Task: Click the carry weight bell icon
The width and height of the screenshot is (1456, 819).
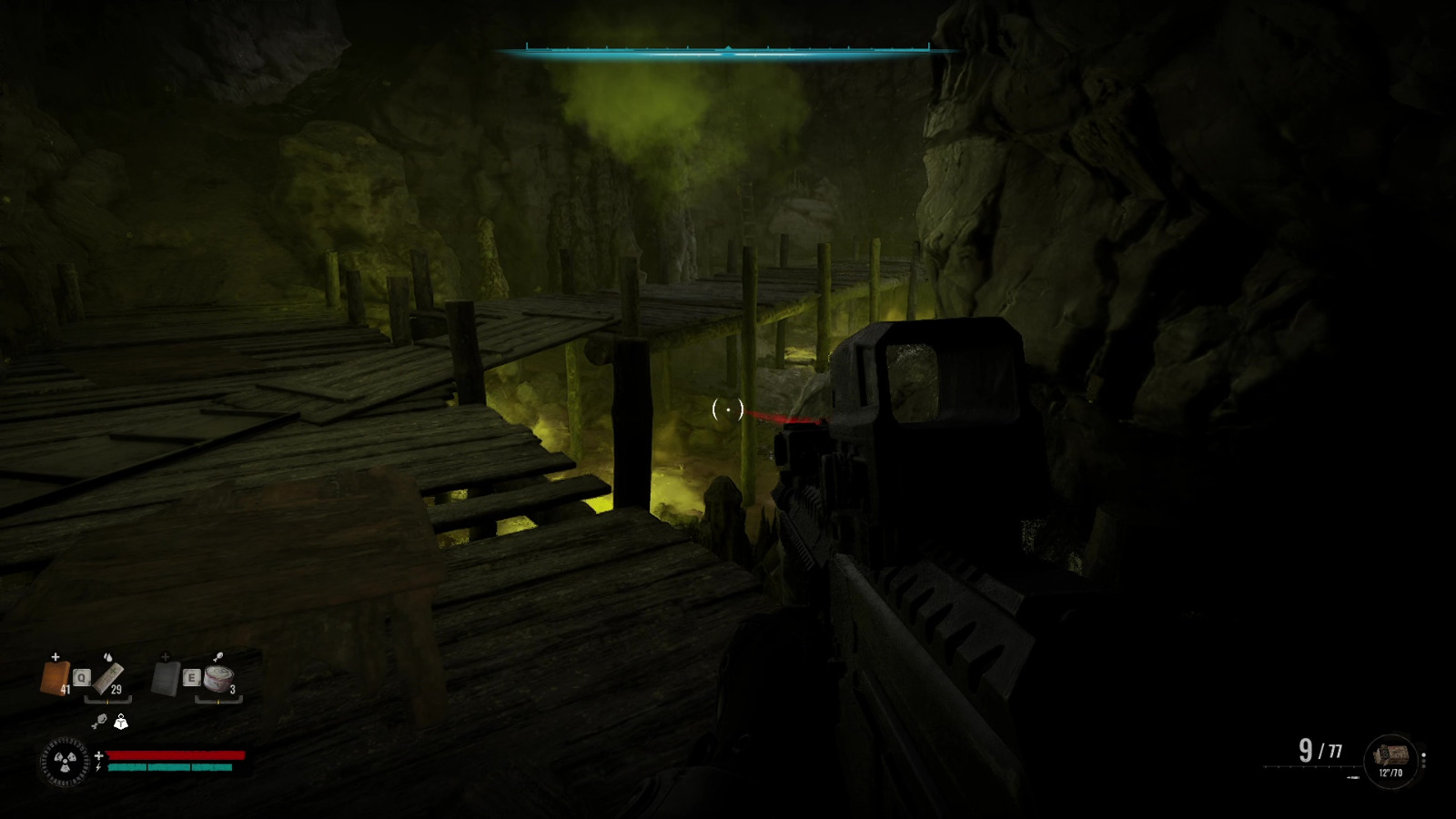Action: (121, 723)
